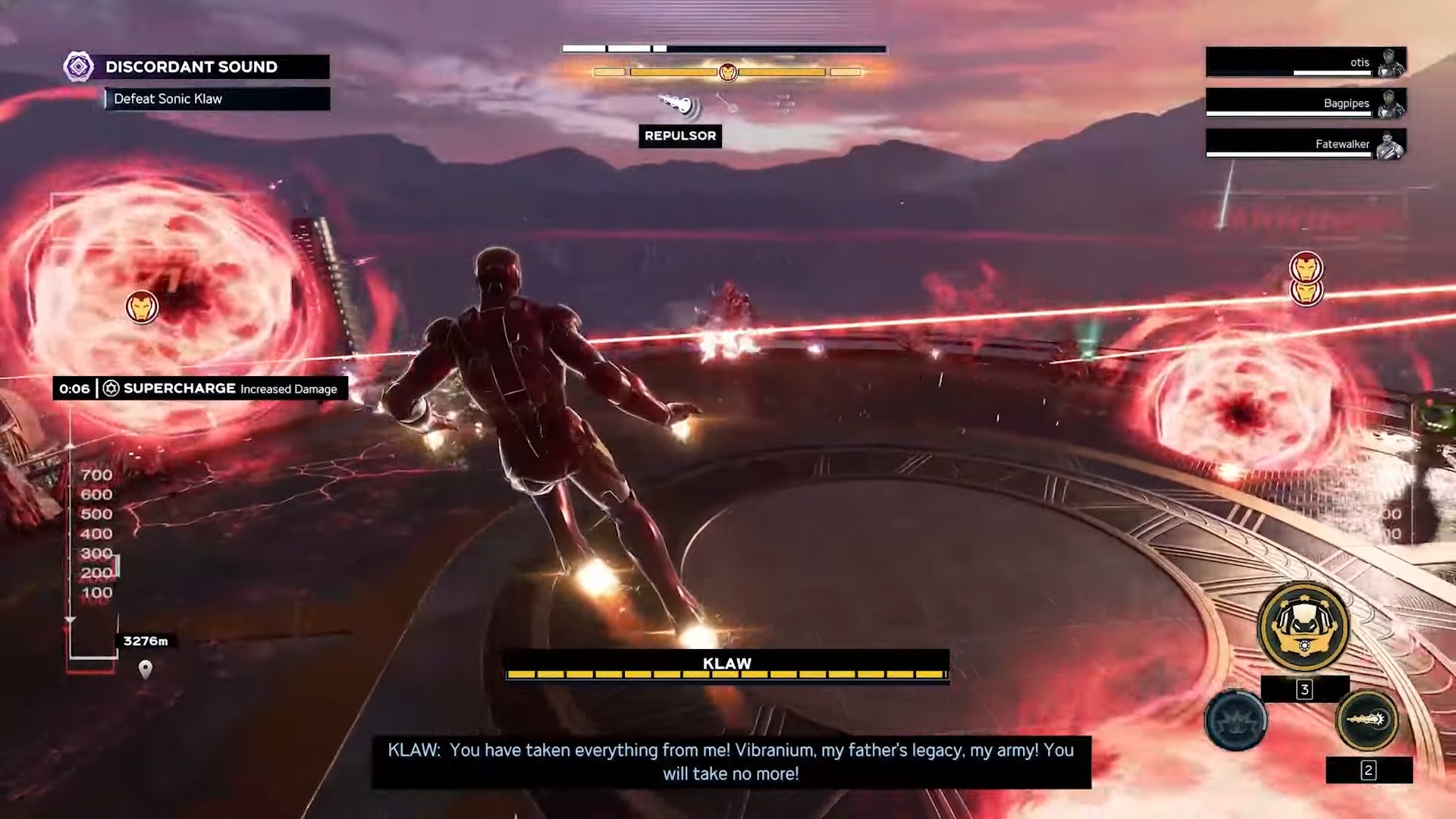Click the waypoint marker pin icon
Image resolution: width=1456 pixels, height=819 pixels.
(146, 668)
